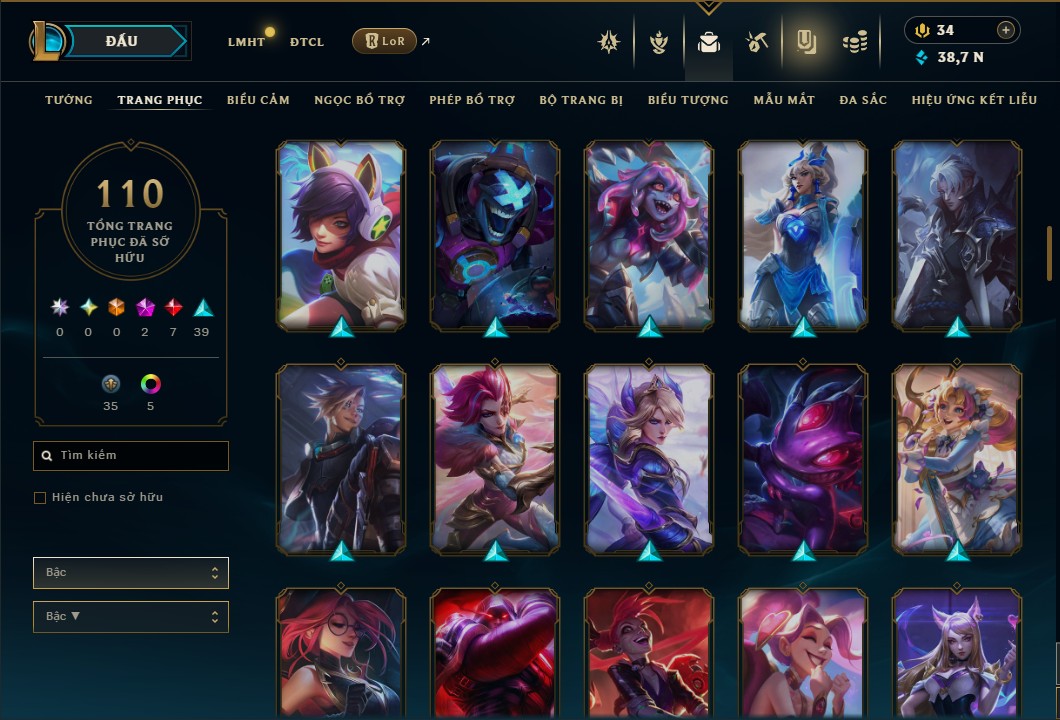Open the LMHT section
Image resolution: width=1060 pixels, height=720 pixels.
[246, 42]
